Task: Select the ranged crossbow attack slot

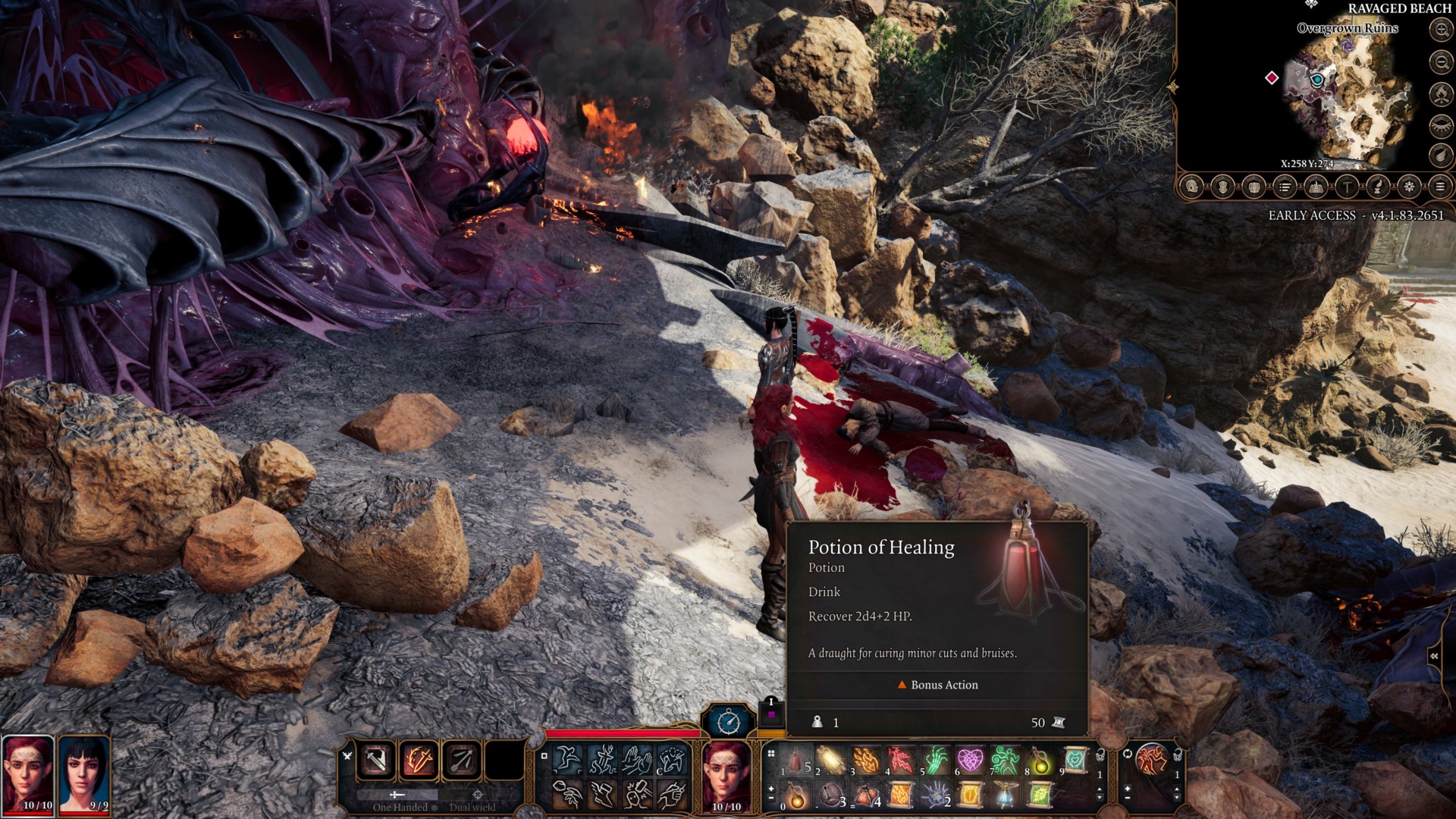Action: (x=461, y=759)
